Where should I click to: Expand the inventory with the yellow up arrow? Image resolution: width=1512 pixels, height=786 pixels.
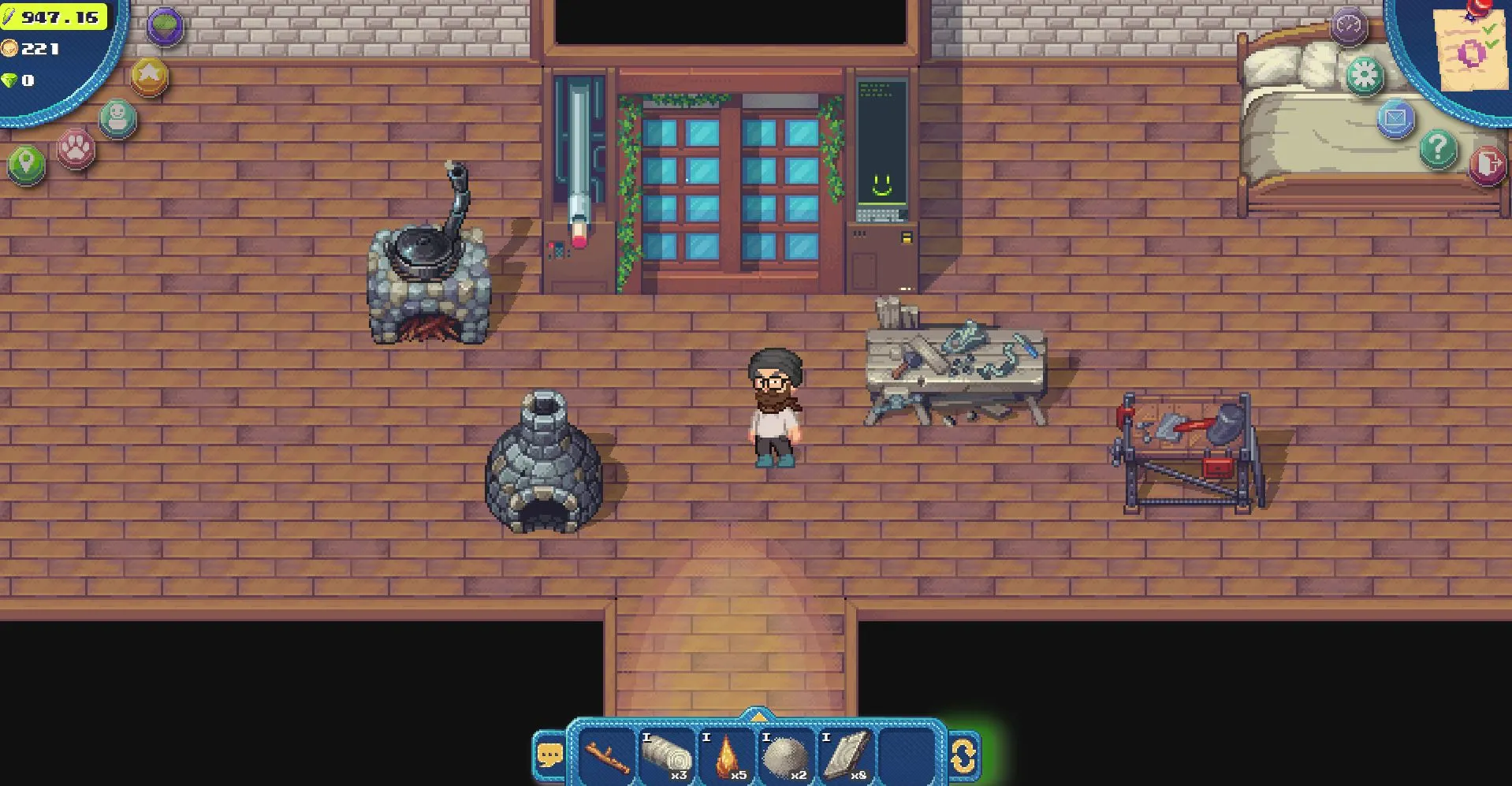click(x=757, y=717)
